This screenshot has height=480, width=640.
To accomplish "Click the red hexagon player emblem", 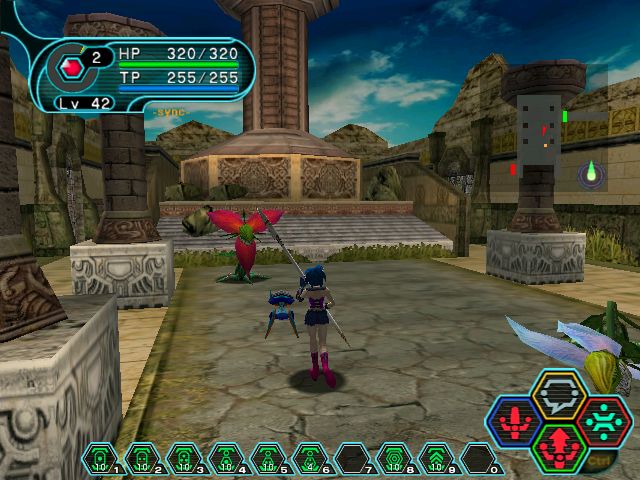I will pyautogui.click(x=72, y=68).
